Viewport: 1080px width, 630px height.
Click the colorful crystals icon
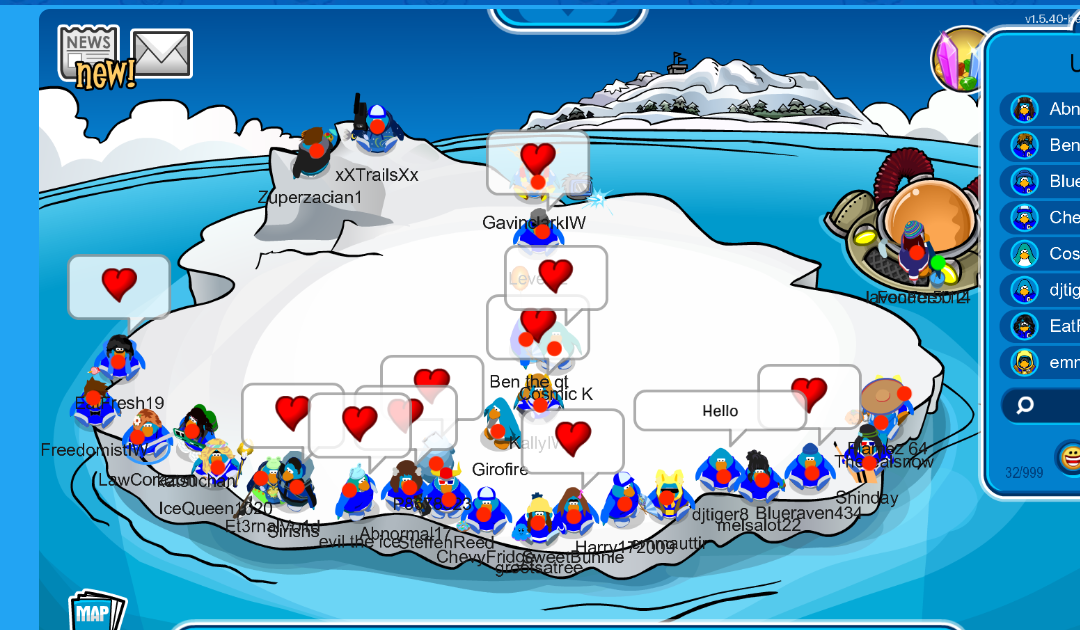(961, 60)
